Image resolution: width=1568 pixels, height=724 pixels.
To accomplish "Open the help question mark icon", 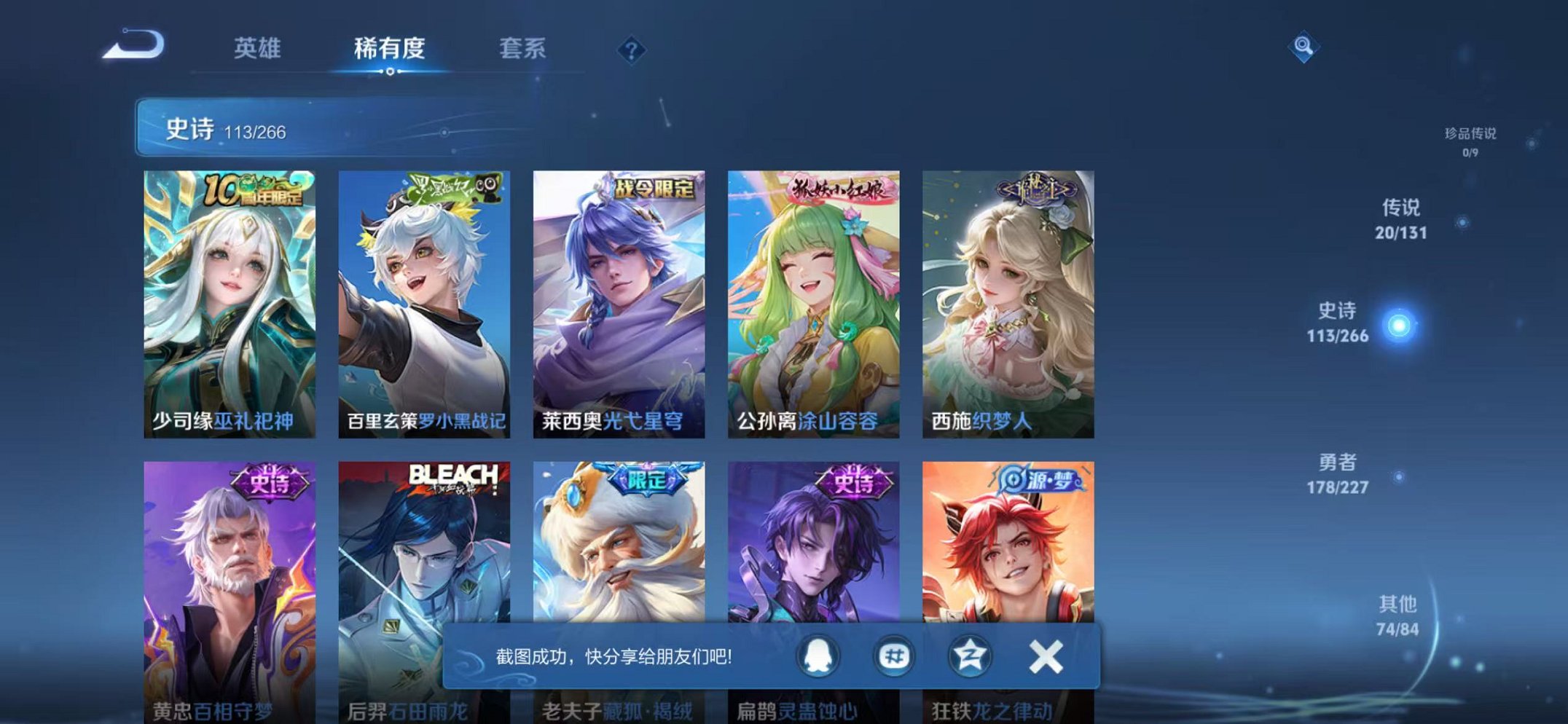I will click(631, 50).
